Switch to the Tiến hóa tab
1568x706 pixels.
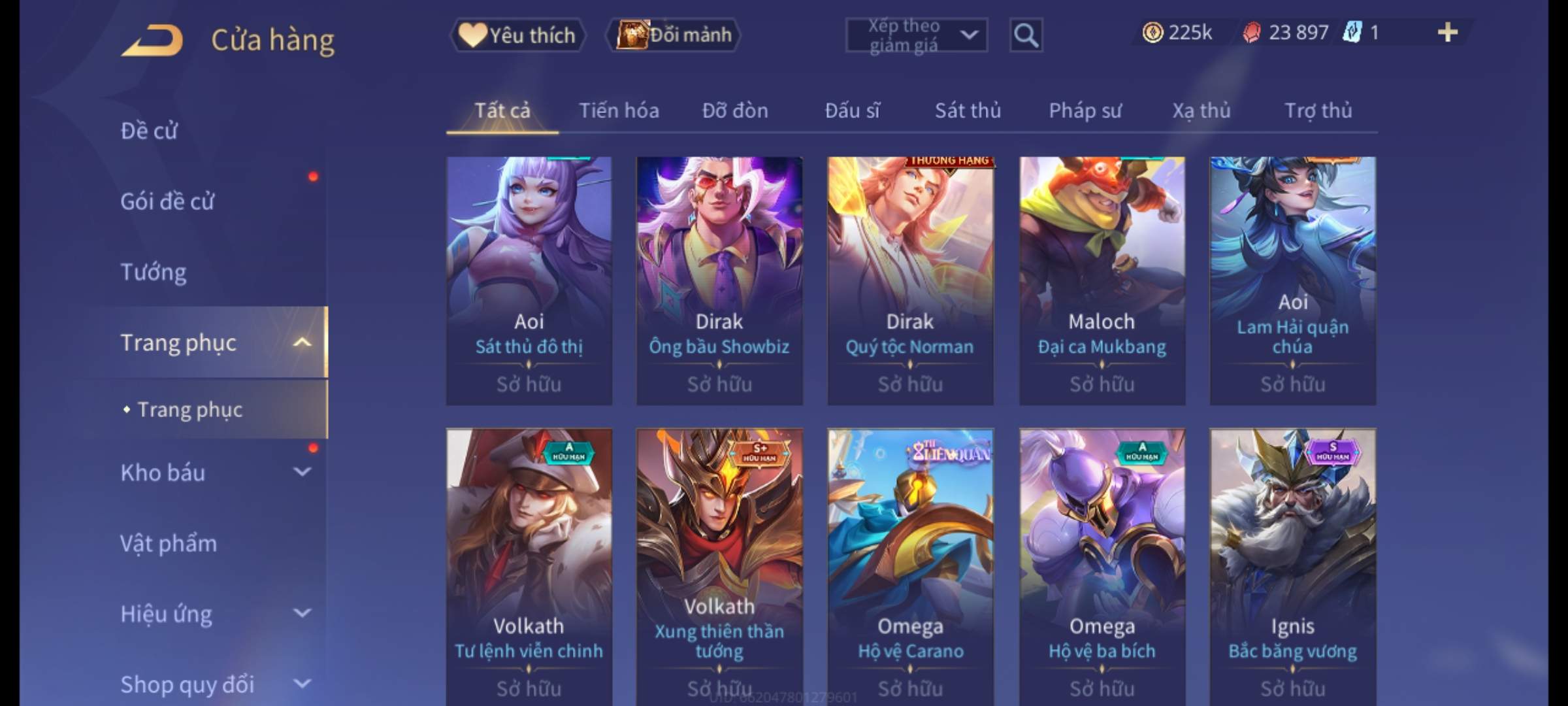pos(619,110)
